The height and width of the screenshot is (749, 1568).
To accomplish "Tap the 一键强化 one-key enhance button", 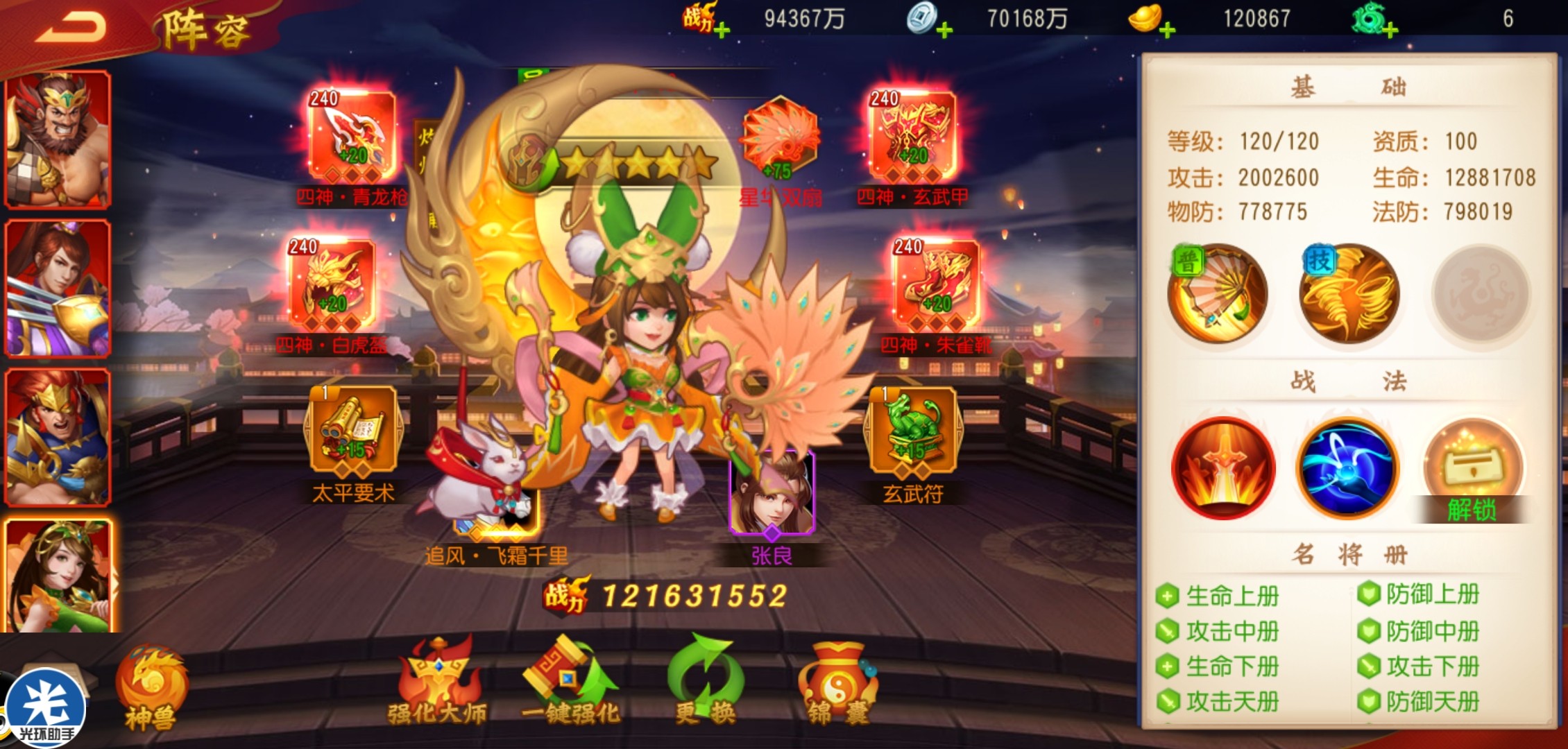I will (x=570, y=685).
